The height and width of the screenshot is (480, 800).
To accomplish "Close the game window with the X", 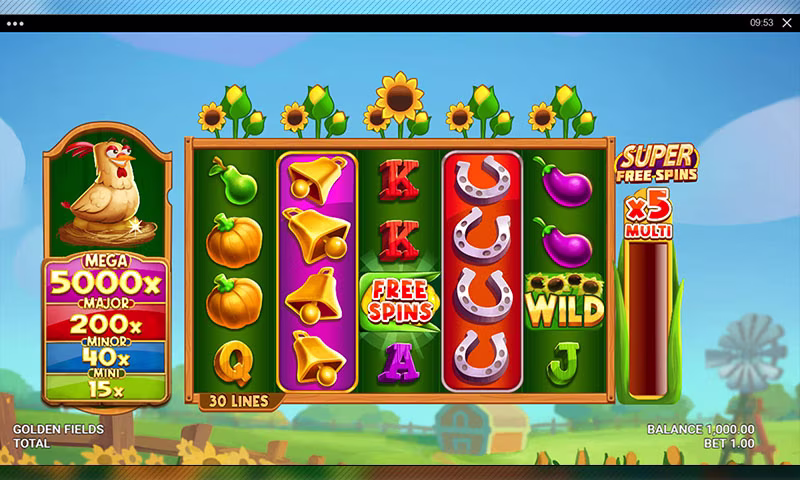I will (x=786, y=23).
